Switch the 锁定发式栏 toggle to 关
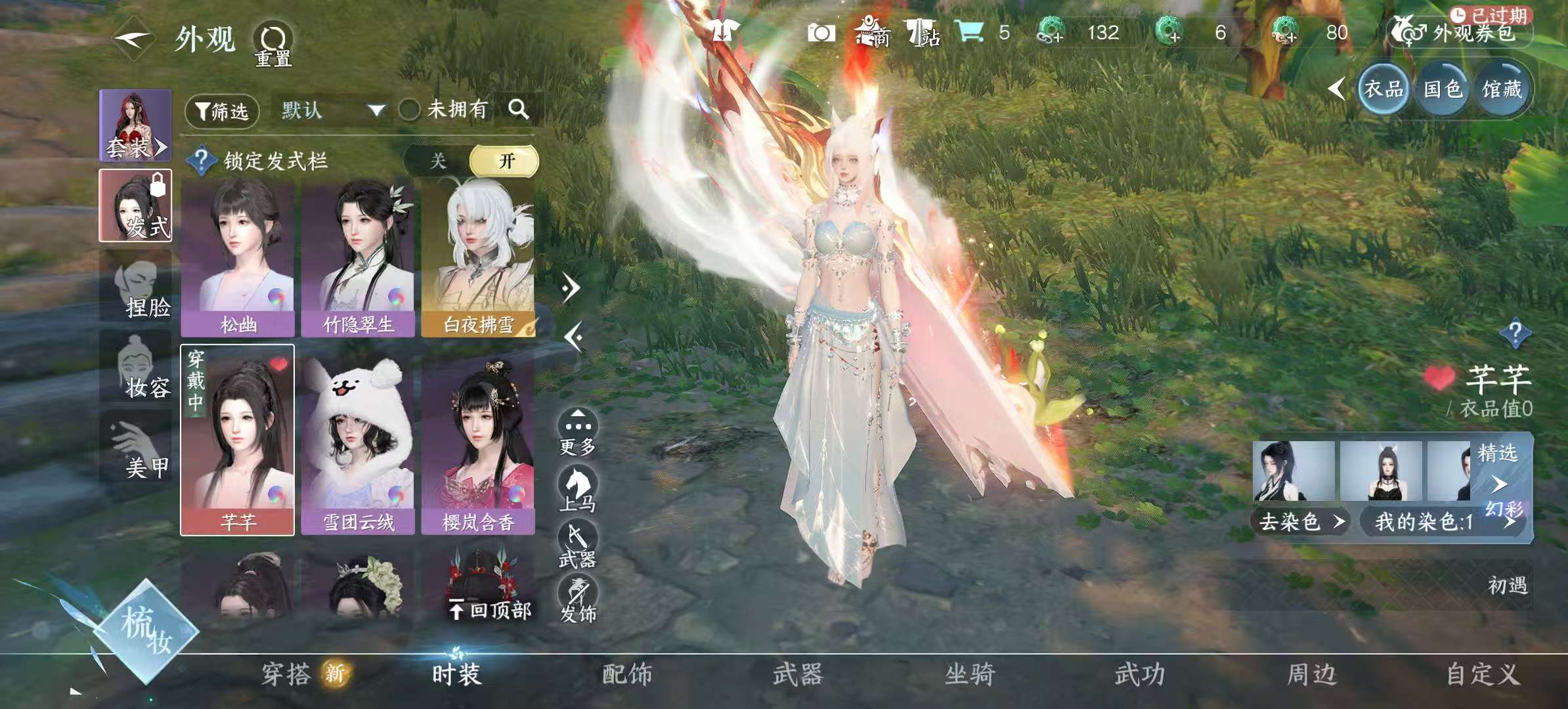 (437, 161)
